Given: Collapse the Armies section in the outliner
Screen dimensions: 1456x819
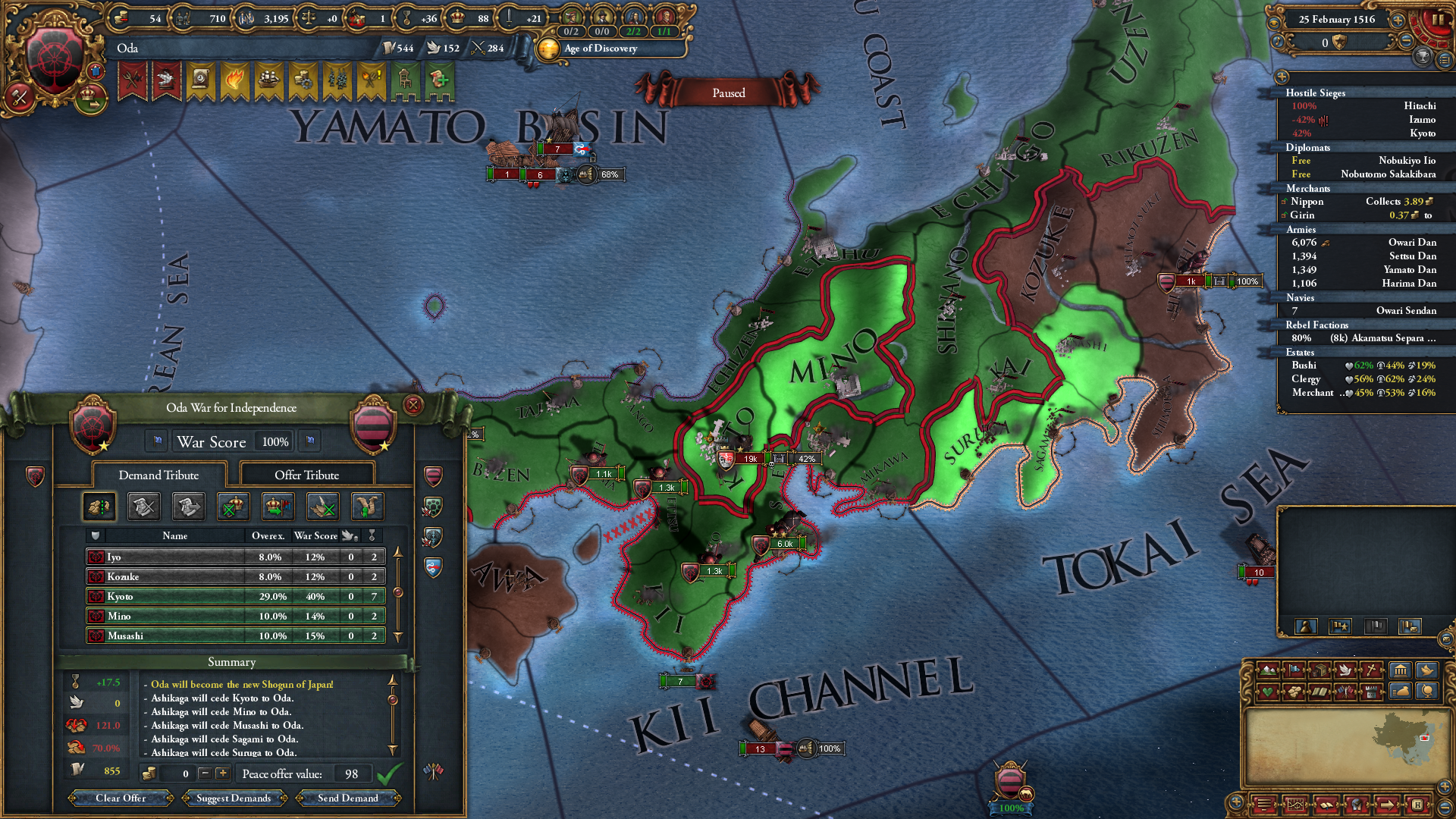Looking at the screenshot, I should click(x=1301, y=229).
